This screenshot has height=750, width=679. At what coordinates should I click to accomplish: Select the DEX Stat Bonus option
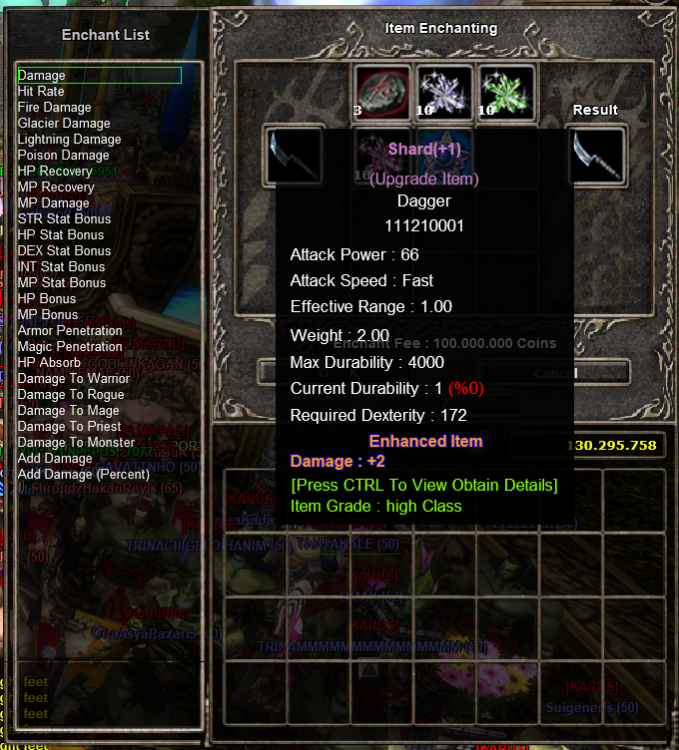(x=64, y=251)
